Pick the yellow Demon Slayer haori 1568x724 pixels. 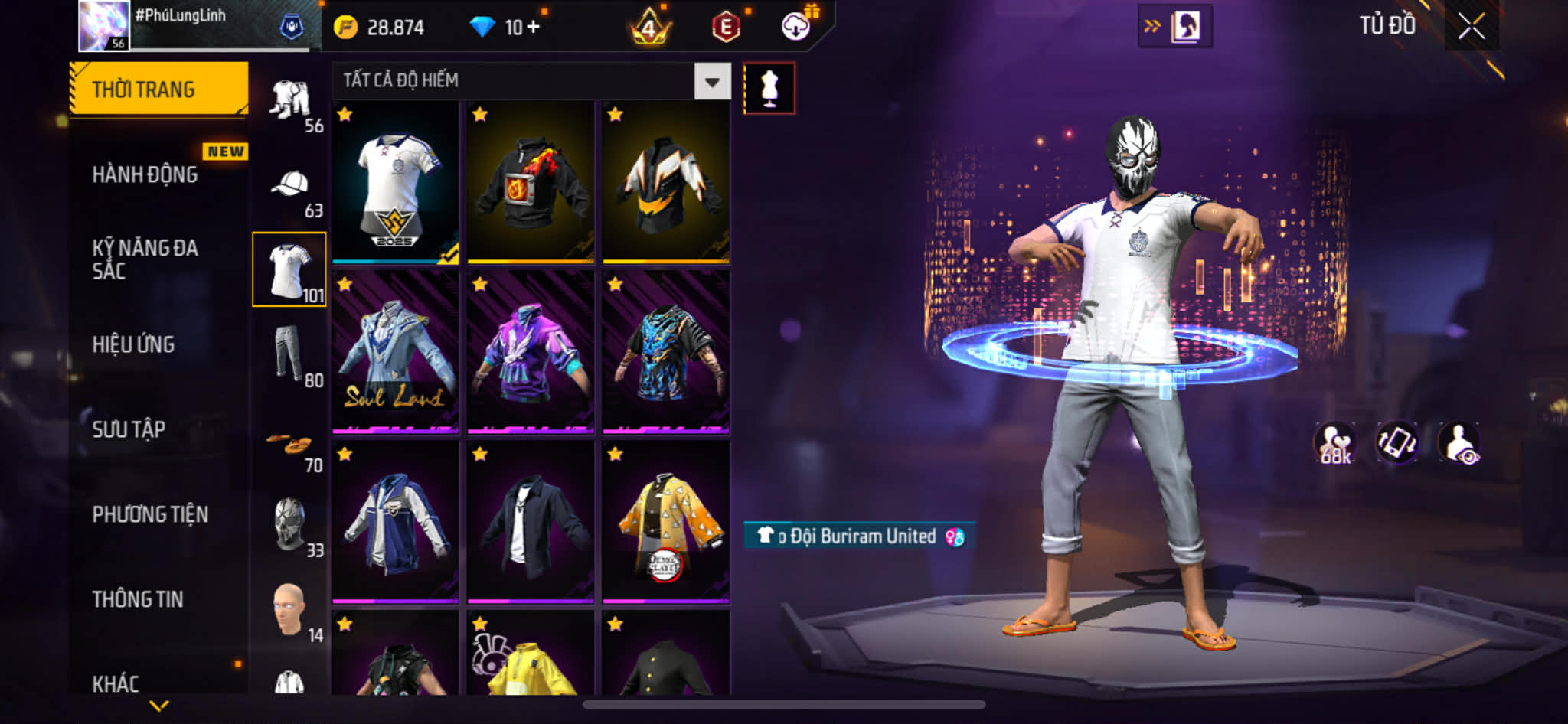[x=665, y=522]
